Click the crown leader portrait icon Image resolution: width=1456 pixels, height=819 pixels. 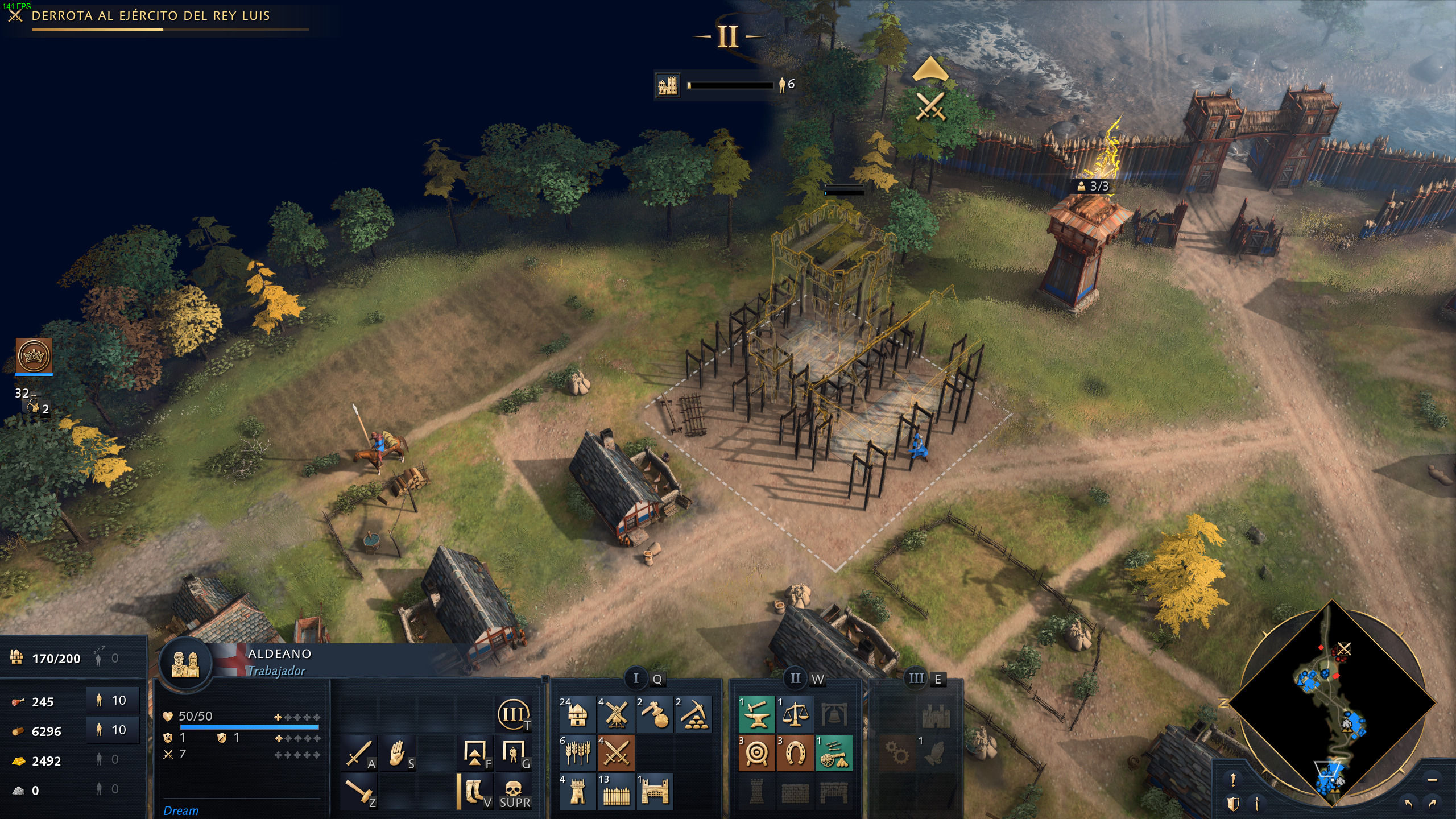34,356
